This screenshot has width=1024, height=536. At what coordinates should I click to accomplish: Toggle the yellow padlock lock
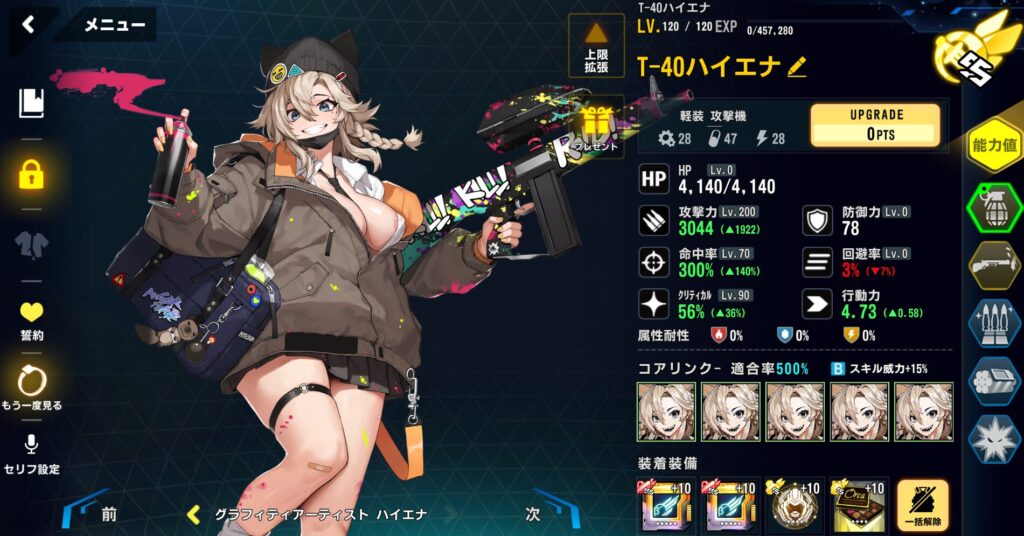(x=32, y=175)
